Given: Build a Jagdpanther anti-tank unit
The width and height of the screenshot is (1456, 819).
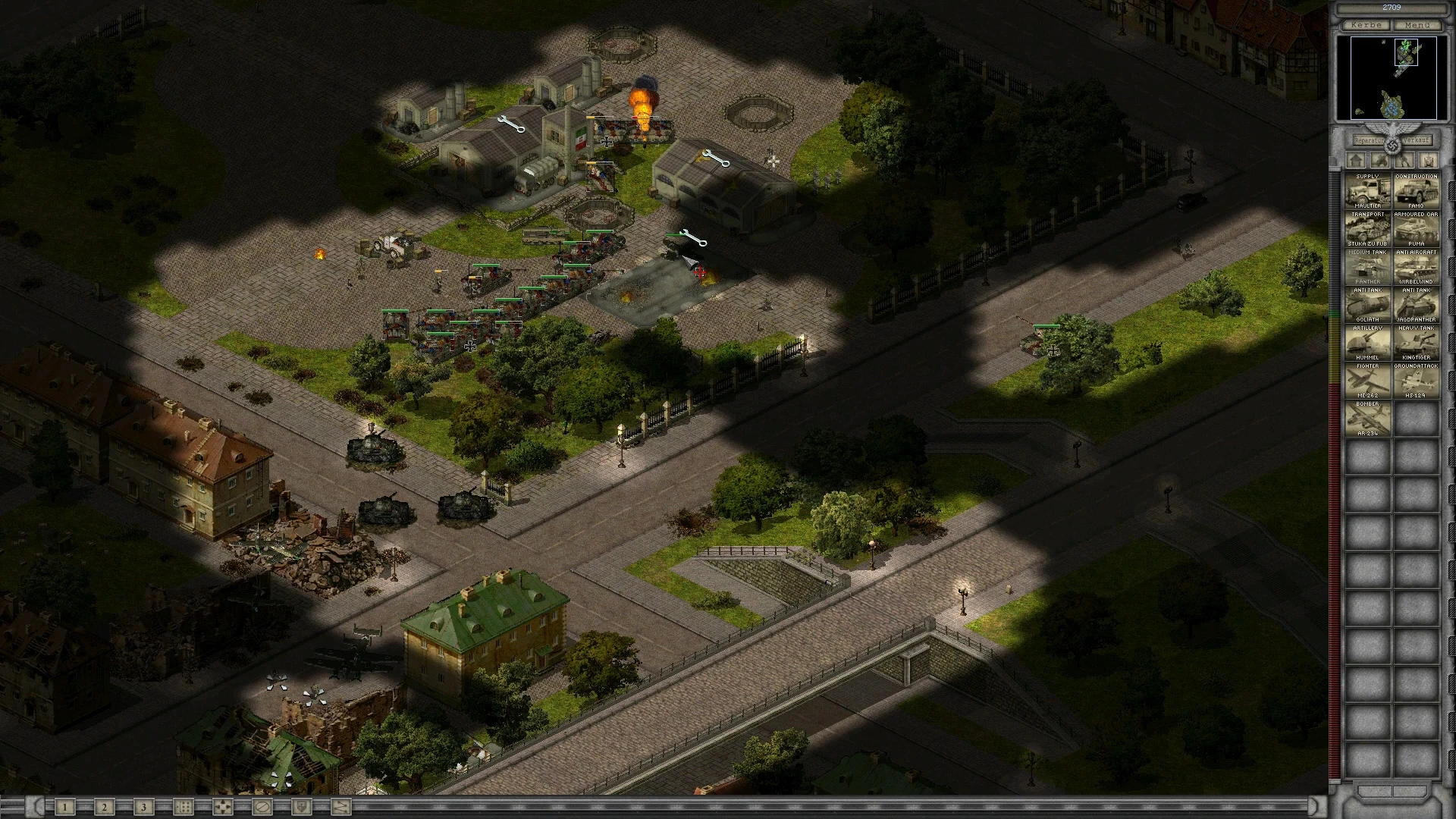Looking at the screenshot, I should (1416, 305).
